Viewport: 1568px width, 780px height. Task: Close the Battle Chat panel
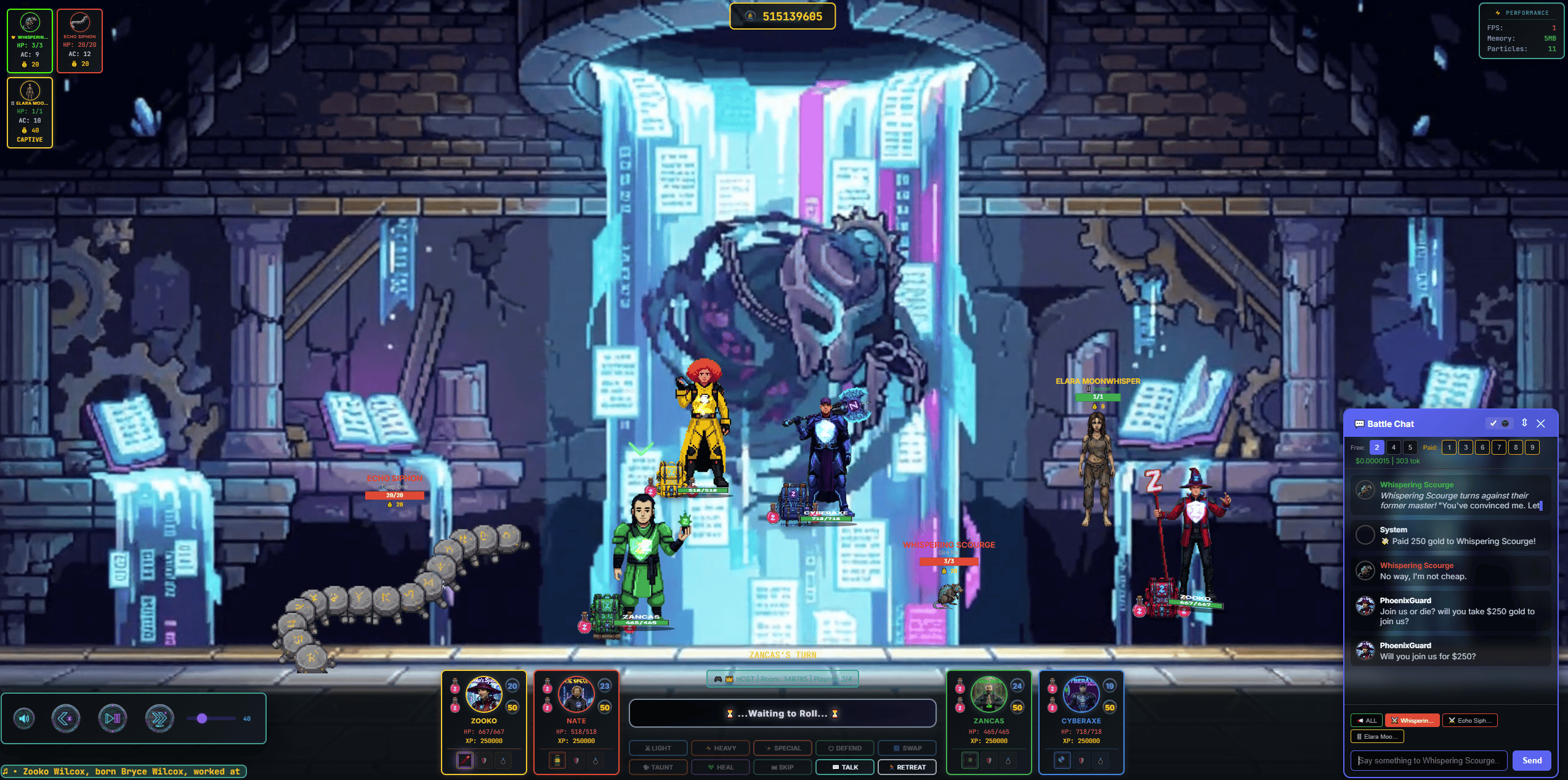[x=1540, y=423]
